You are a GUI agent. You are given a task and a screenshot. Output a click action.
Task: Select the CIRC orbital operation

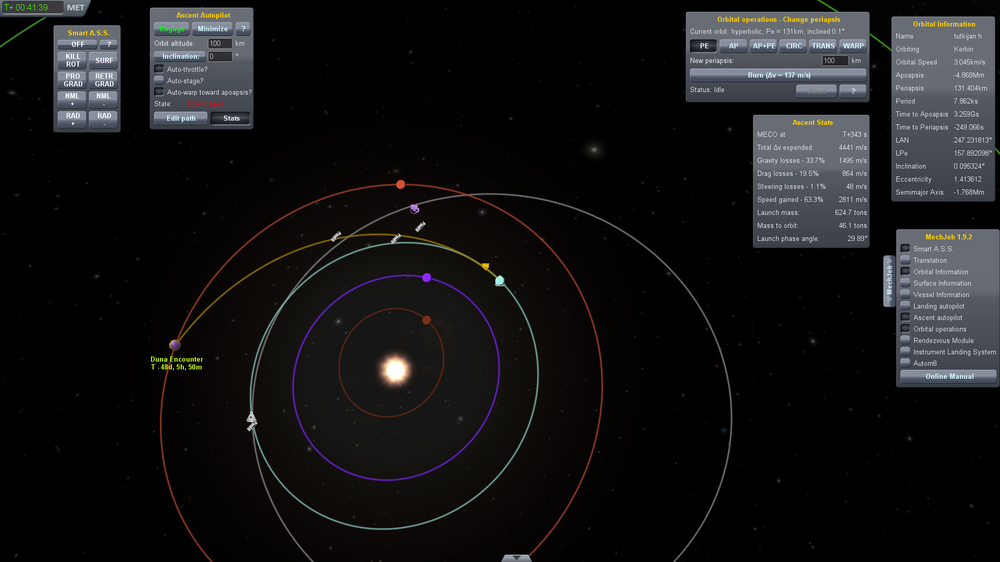[794, 46]
